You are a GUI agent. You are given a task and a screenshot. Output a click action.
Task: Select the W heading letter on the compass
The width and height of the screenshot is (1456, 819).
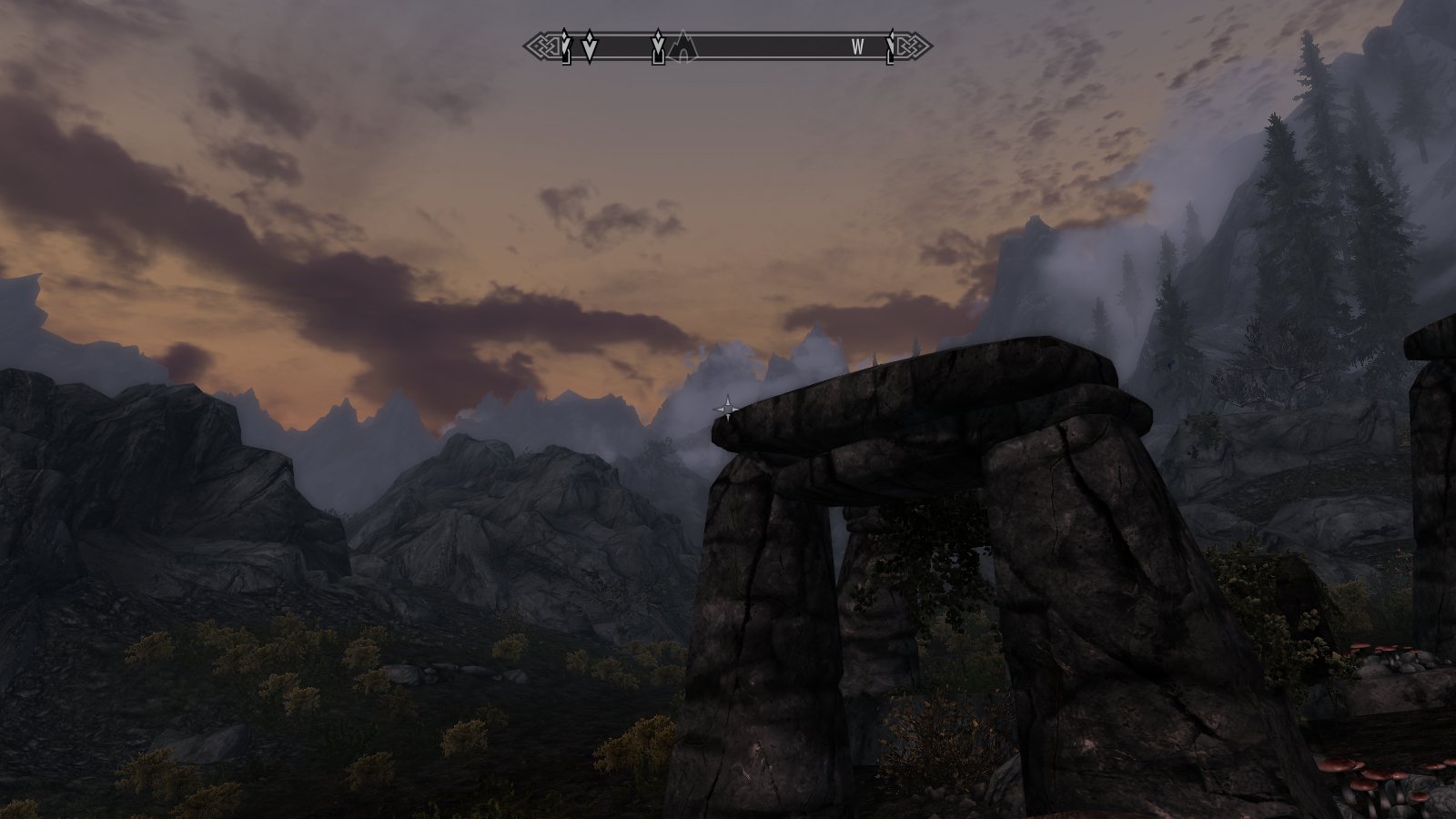pyautogui.click(x=857, y=47)
